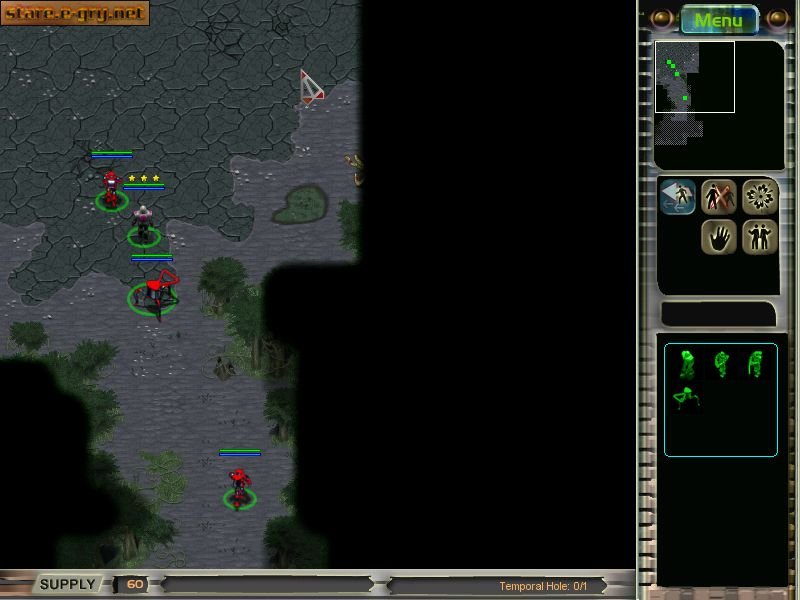Choose the two standing figures command
This screenshot has width=800, height=600.
point(760,237)
